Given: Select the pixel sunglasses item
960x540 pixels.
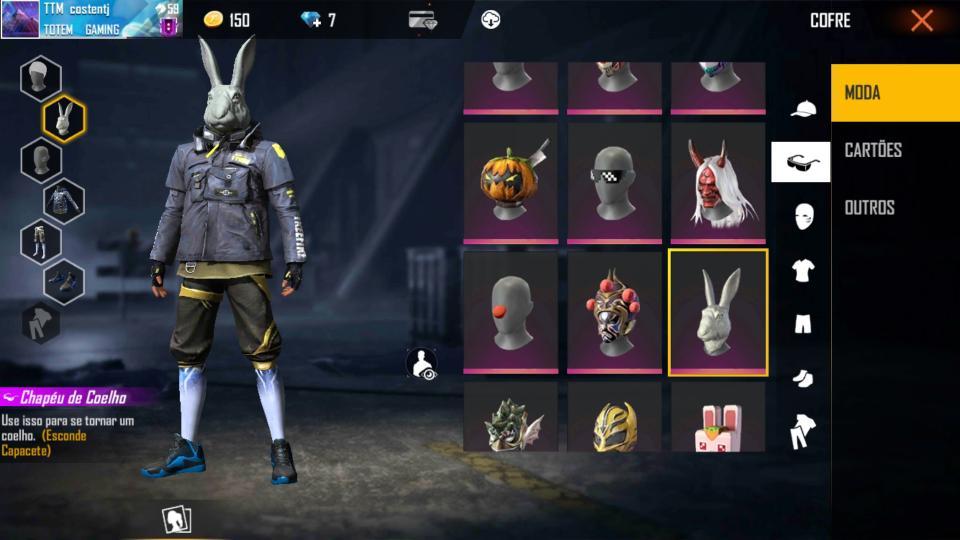Looking at the screenshot, I should click(614, 182).
